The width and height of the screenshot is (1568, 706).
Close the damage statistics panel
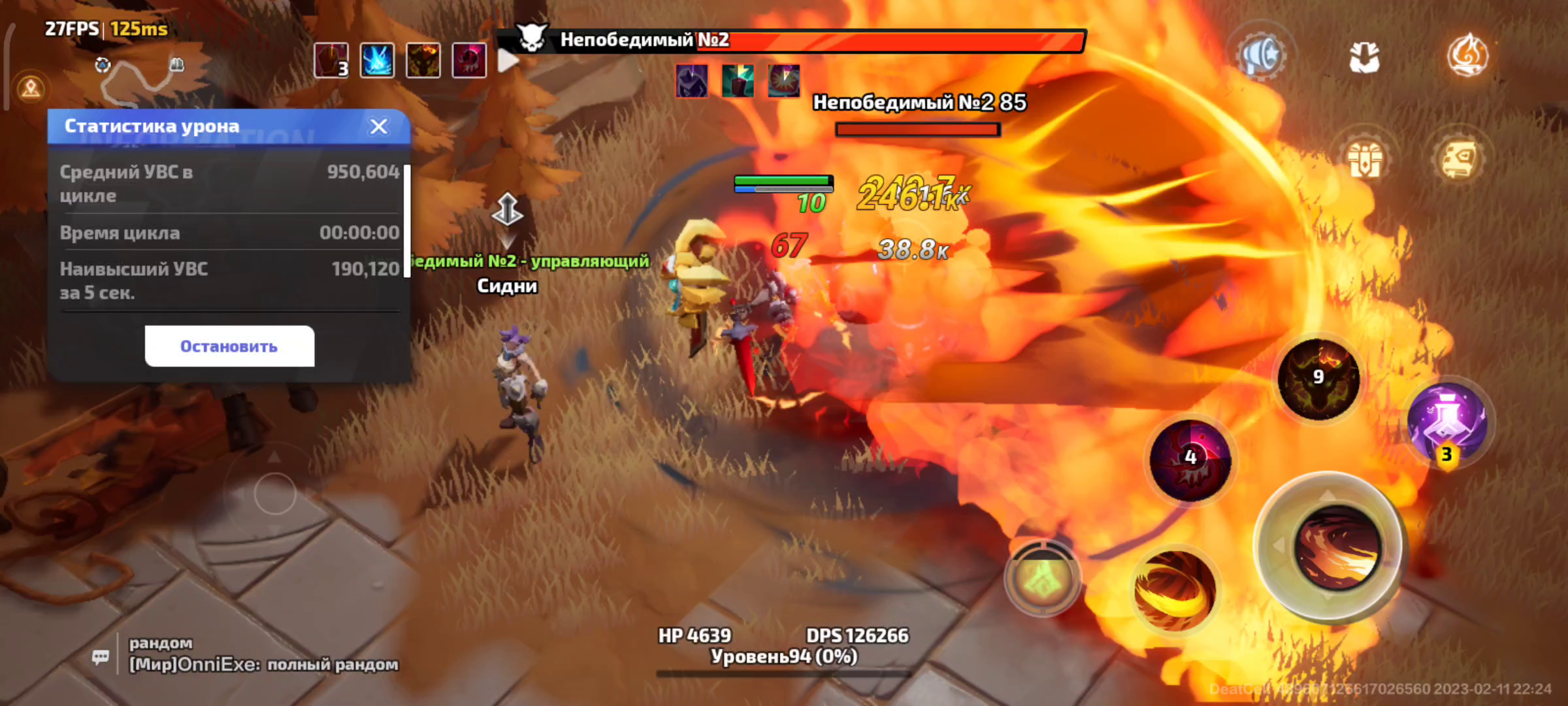(379, 126)
